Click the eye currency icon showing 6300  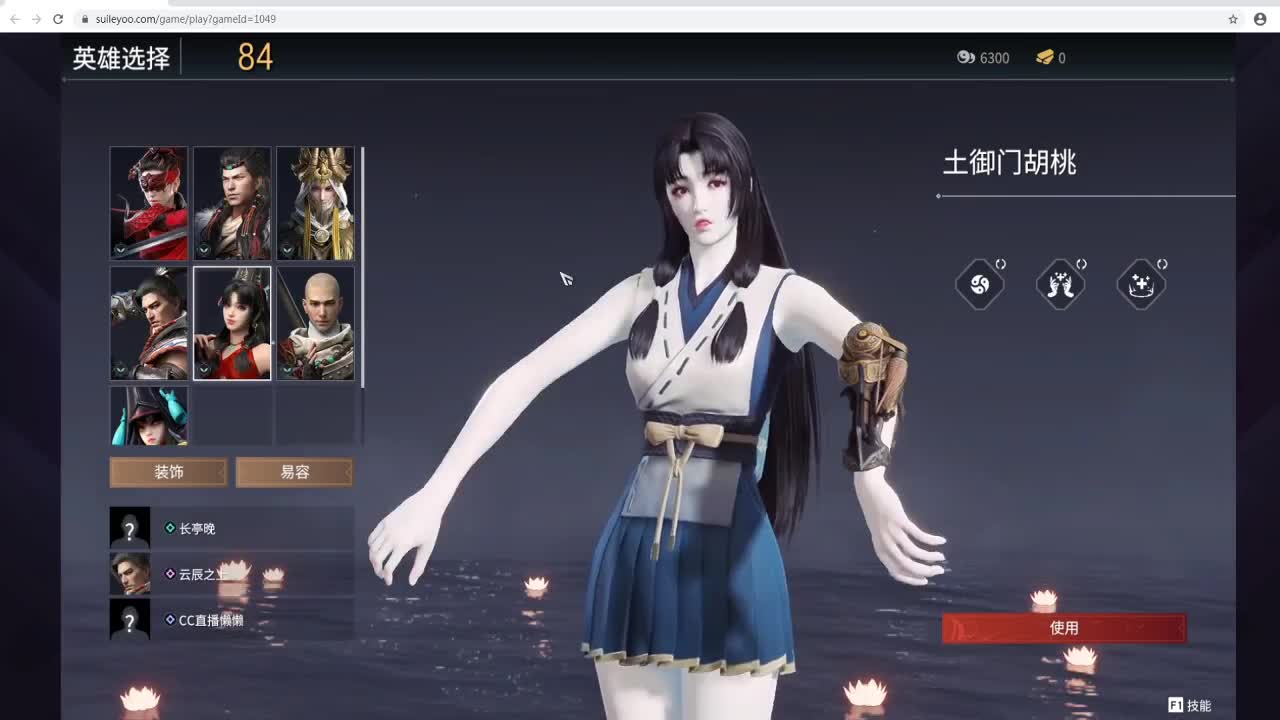click(x=965, y=58)
